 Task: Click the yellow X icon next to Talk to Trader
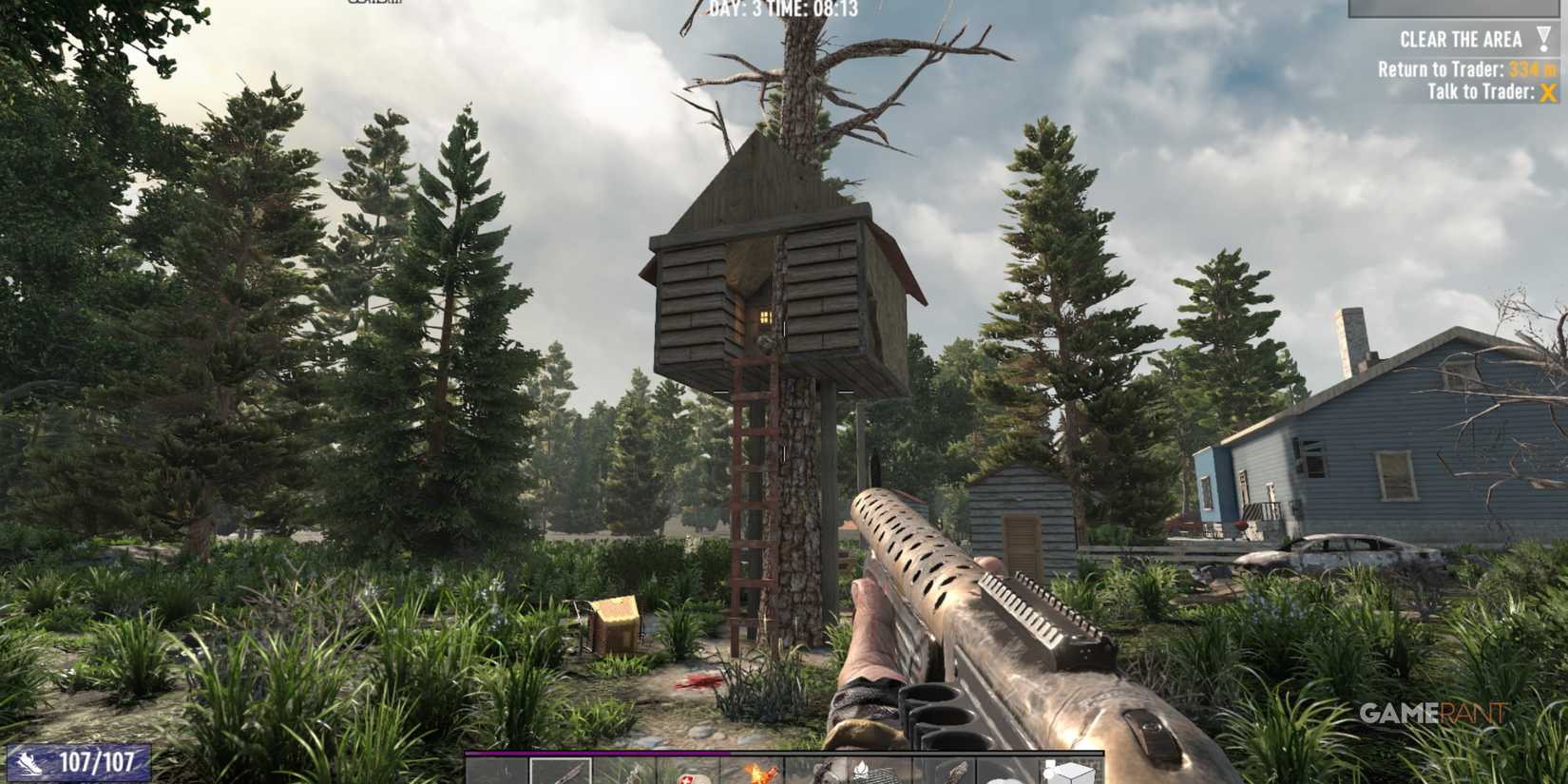point(1546,92)
